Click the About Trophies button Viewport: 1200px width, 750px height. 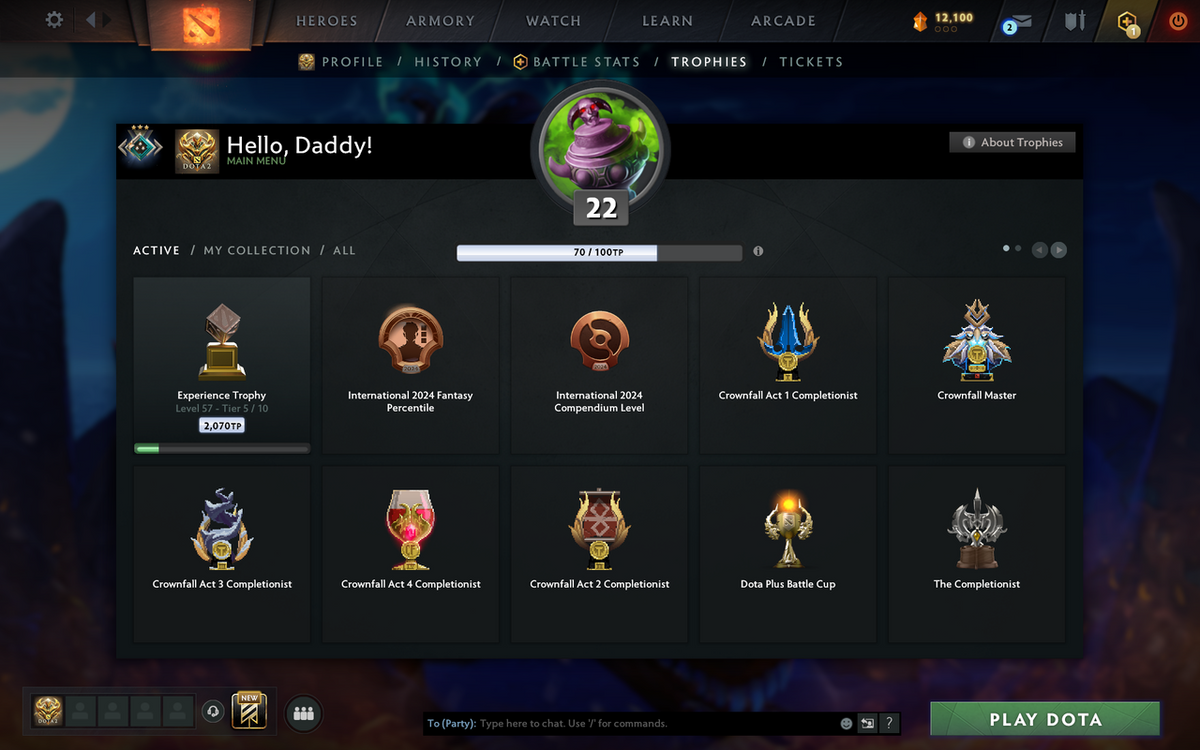[1012, 142]
